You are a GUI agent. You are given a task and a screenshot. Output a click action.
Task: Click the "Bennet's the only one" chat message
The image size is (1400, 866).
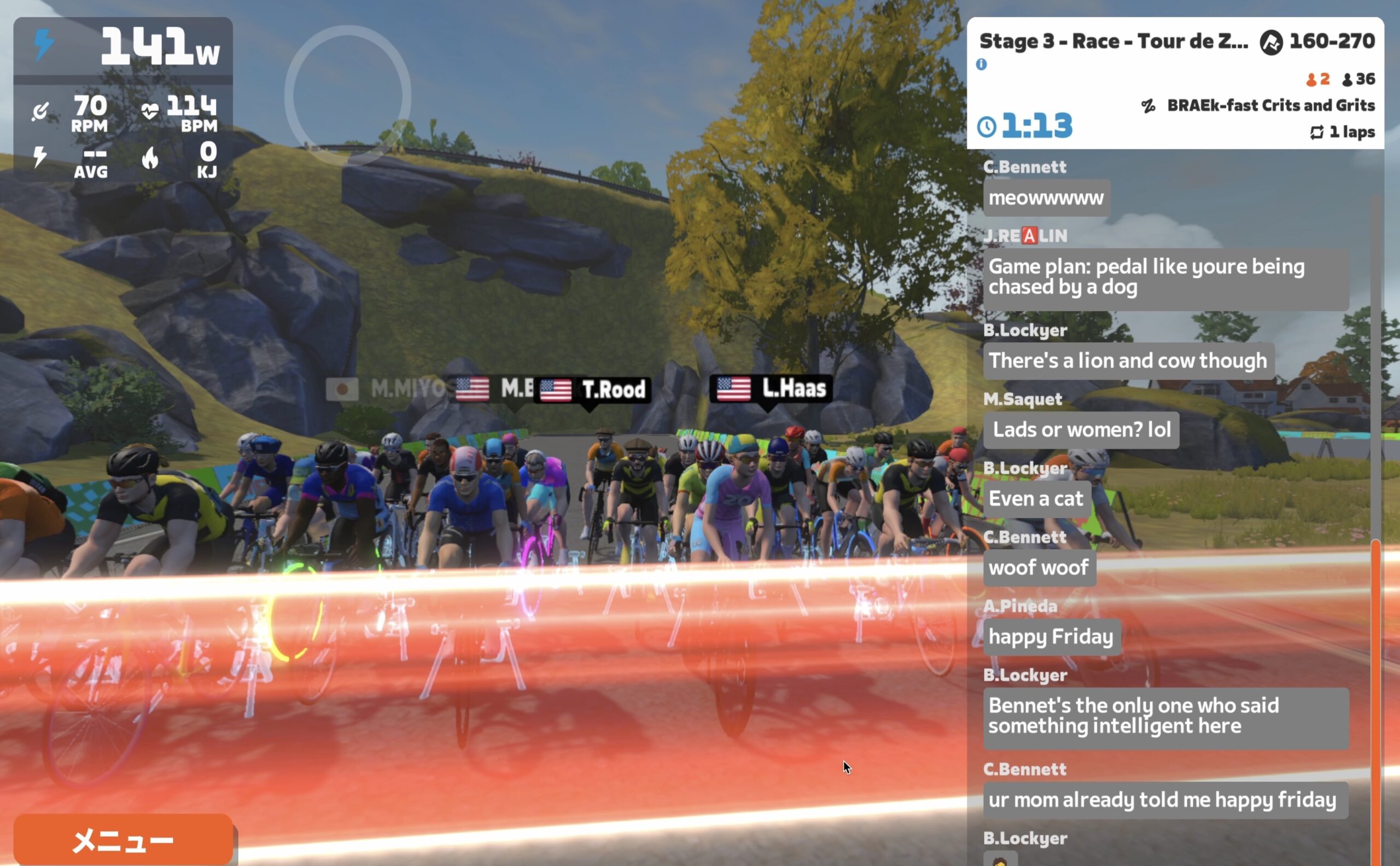click(1165, 716)
